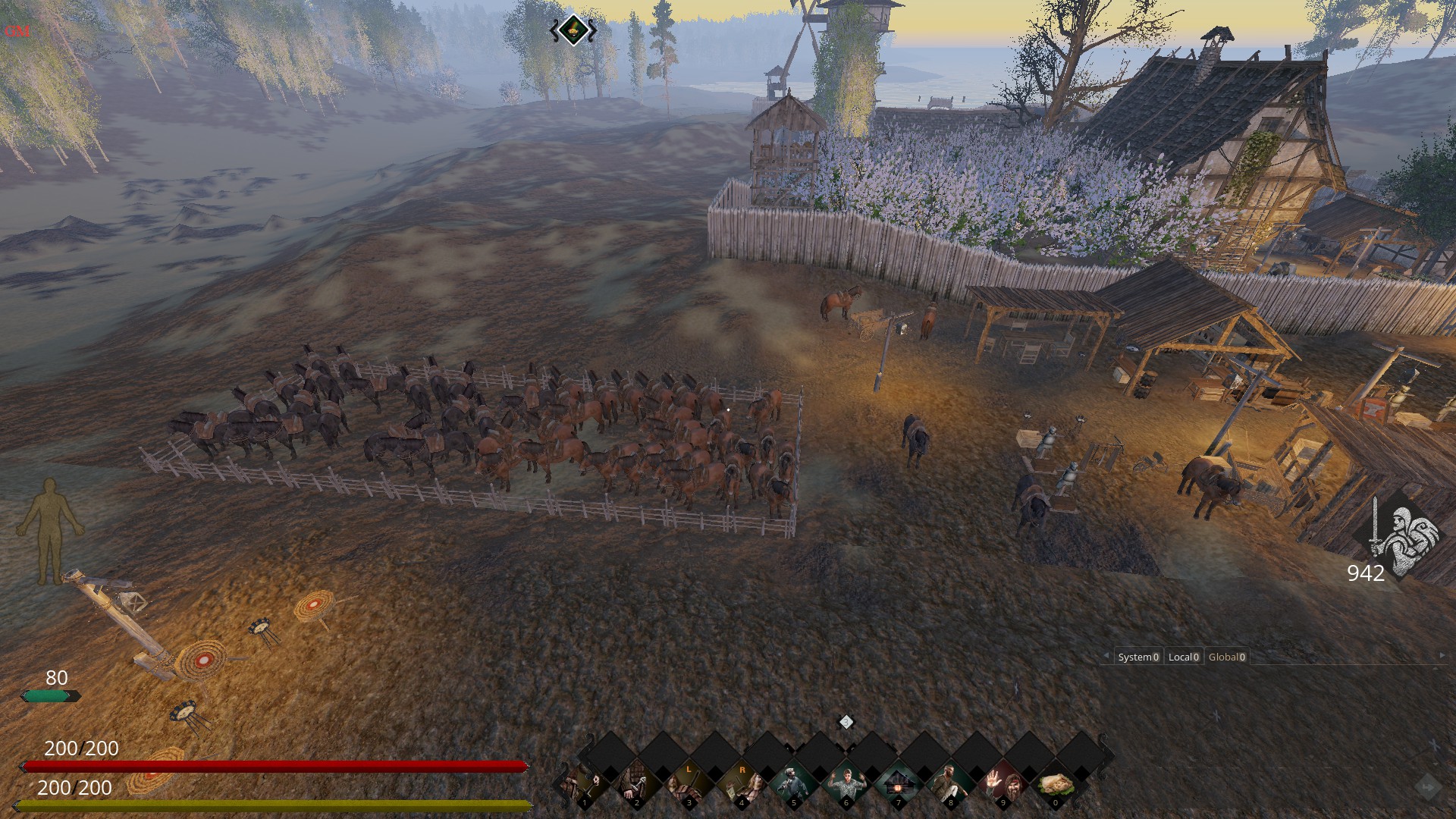Trigger the right-hand action marked R
Viewport: 1456px width, 819px height.
click(742, 785)
